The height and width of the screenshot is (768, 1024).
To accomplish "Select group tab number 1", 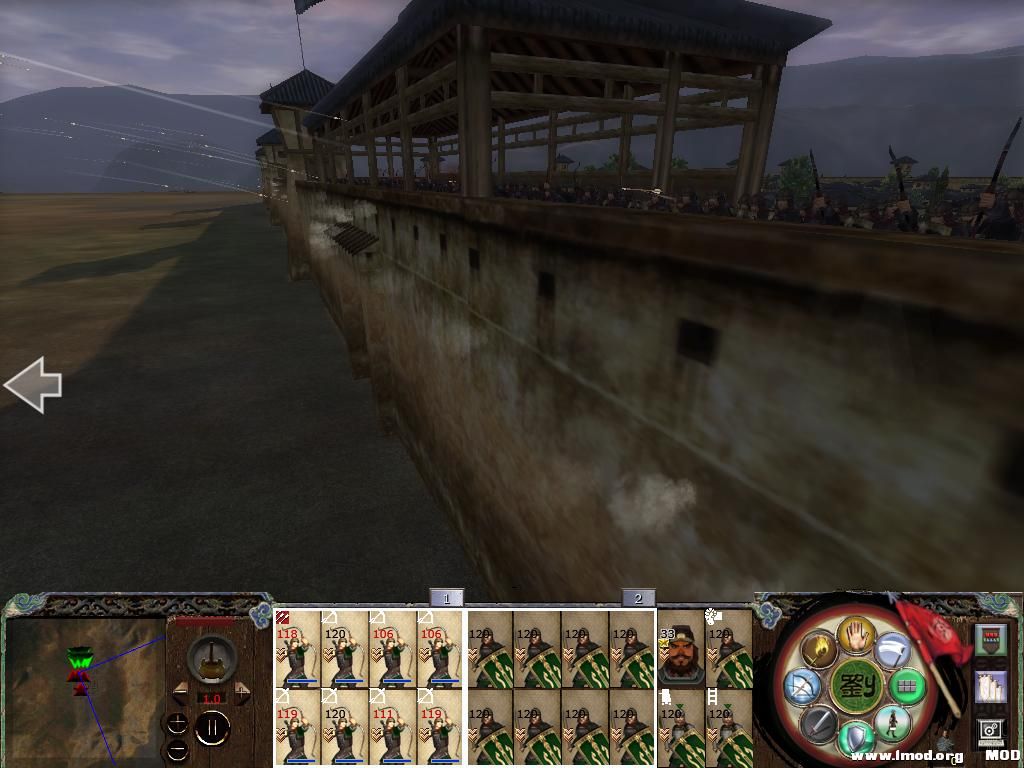I will point(446,598).
